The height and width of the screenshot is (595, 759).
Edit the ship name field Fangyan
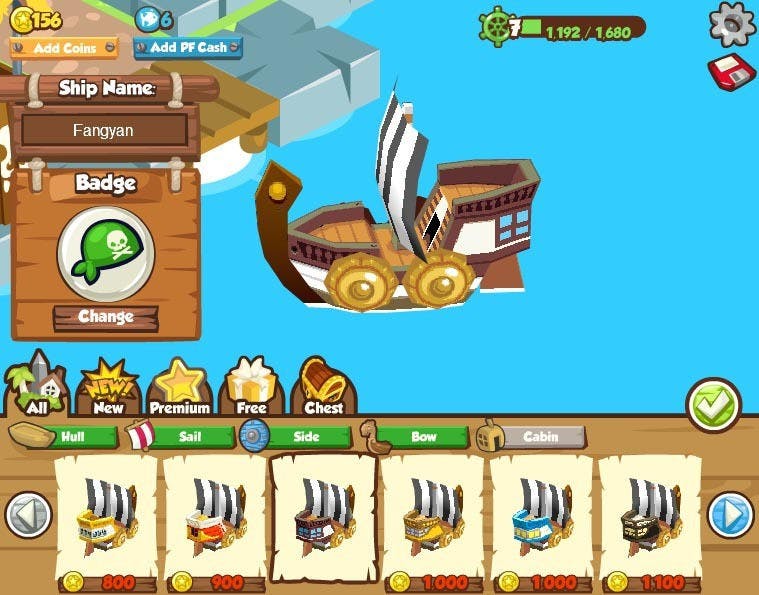(x=104, y=130)
